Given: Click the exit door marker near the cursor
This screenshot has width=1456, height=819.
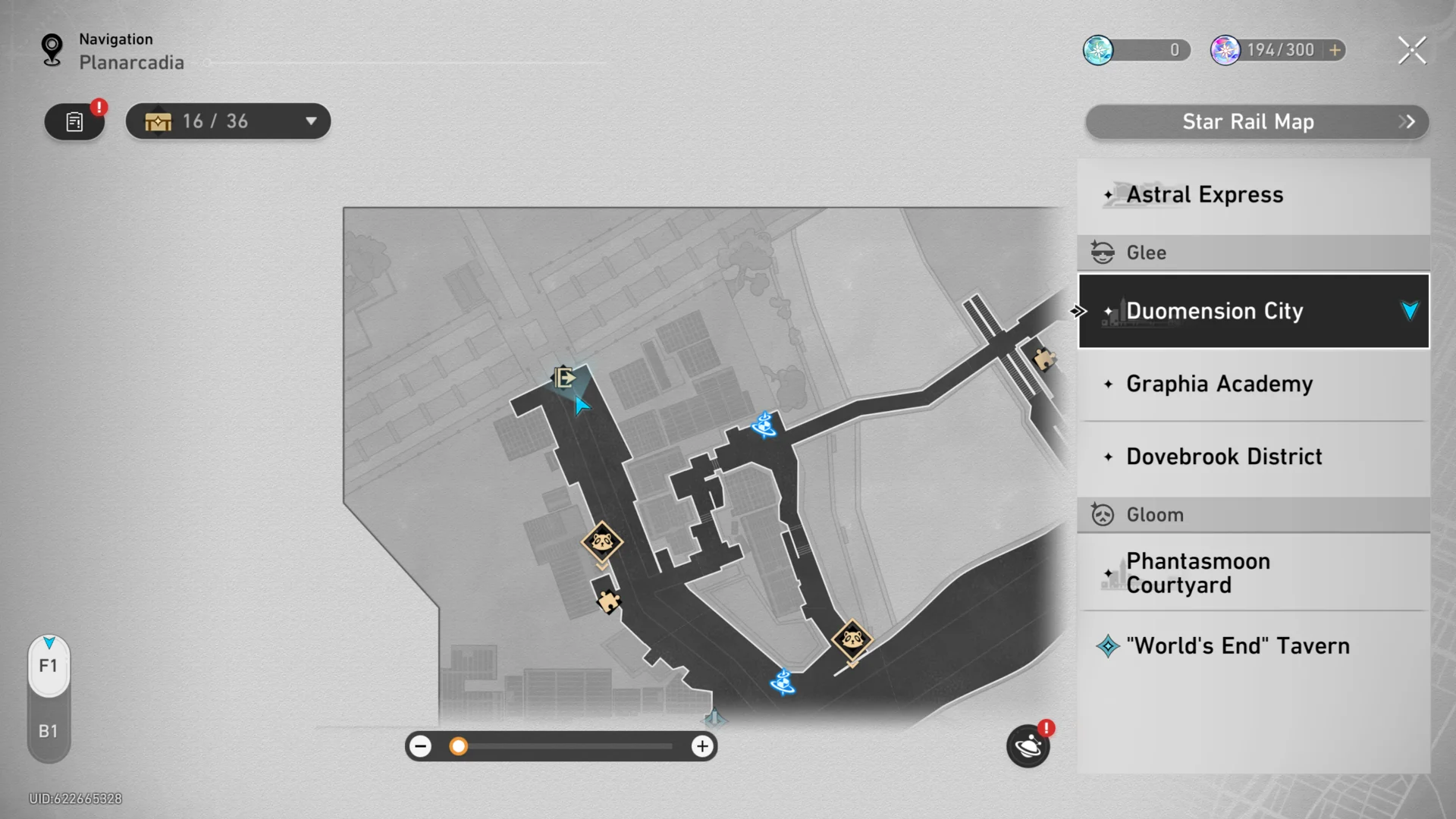Looking at the screenshot, I should (564, 377).
